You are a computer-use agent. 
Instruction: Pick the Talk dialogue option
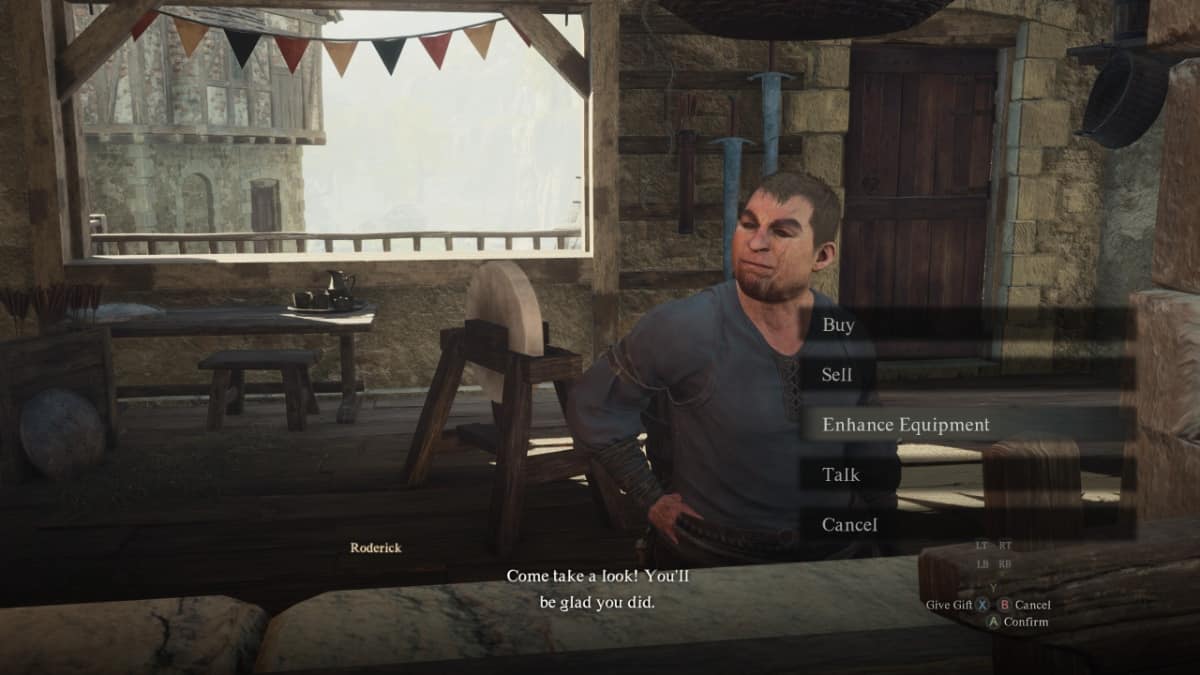click(x=840, y=475)
